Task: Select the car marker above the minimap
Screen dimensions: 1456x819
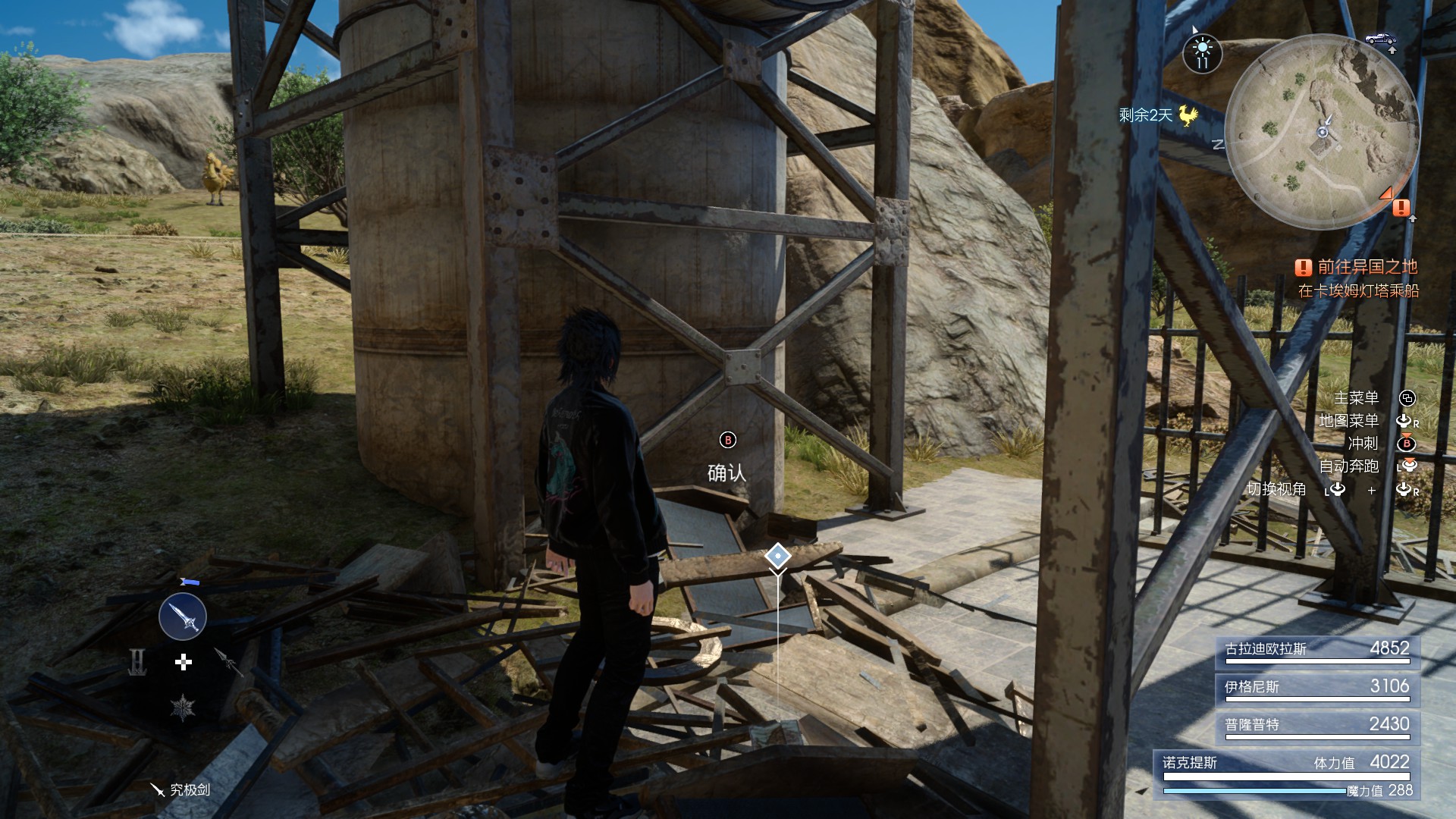Action: [1380, 38]
